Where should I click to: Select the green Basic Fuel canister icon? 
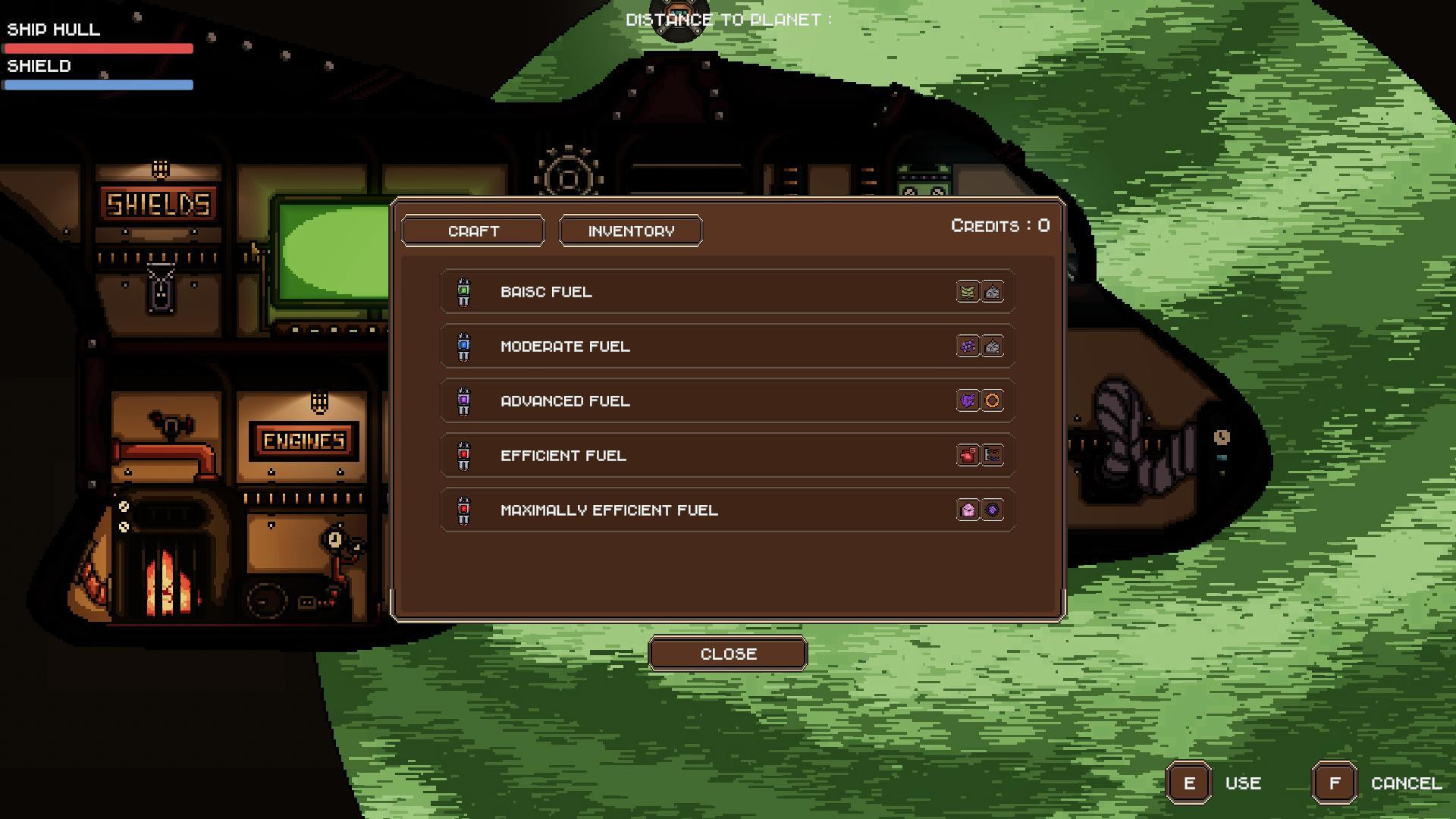click(x=463, y=292)
